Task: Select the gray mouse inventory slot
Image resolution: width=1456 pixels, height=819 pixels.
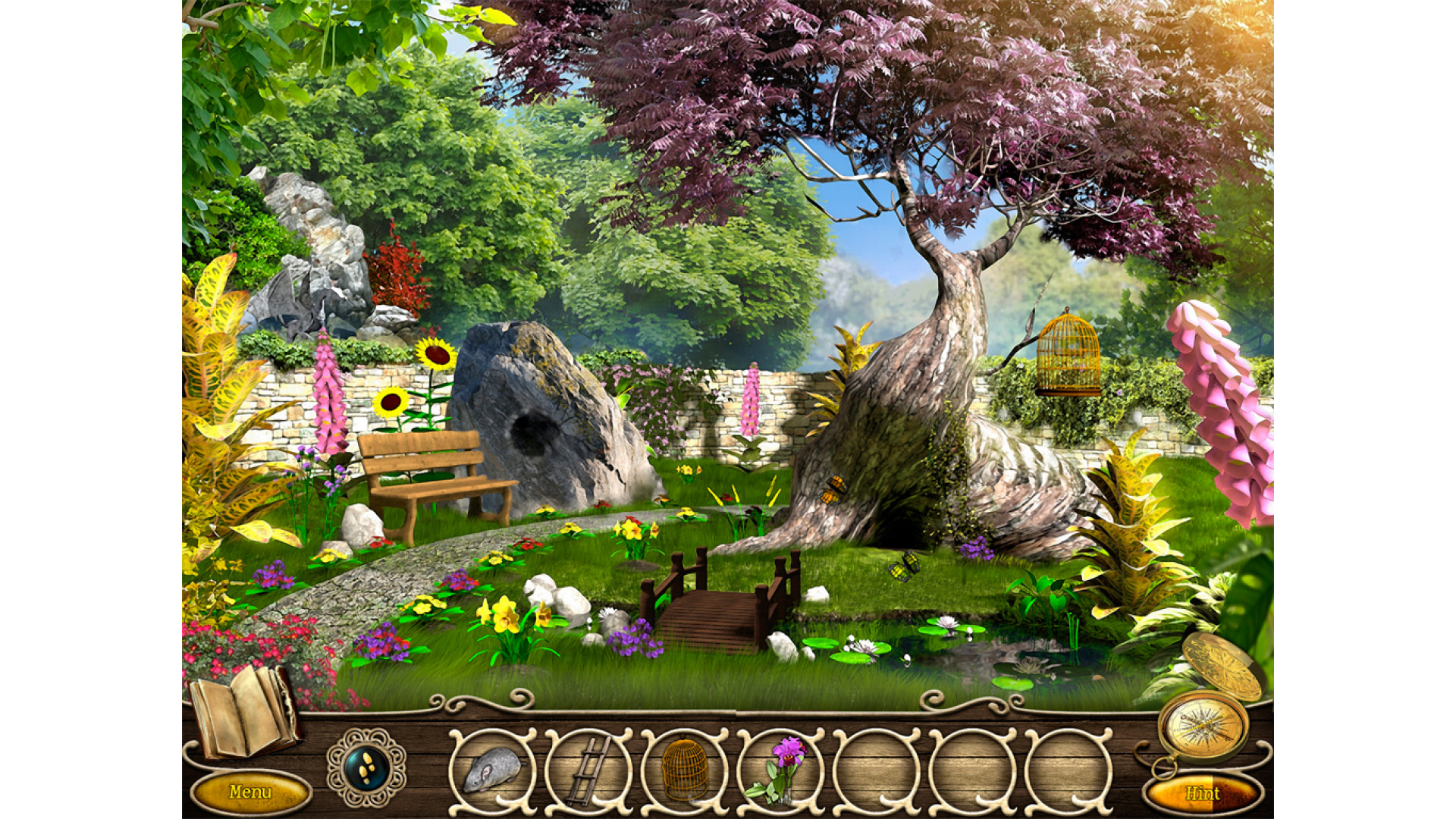Action: coord(493,768)
